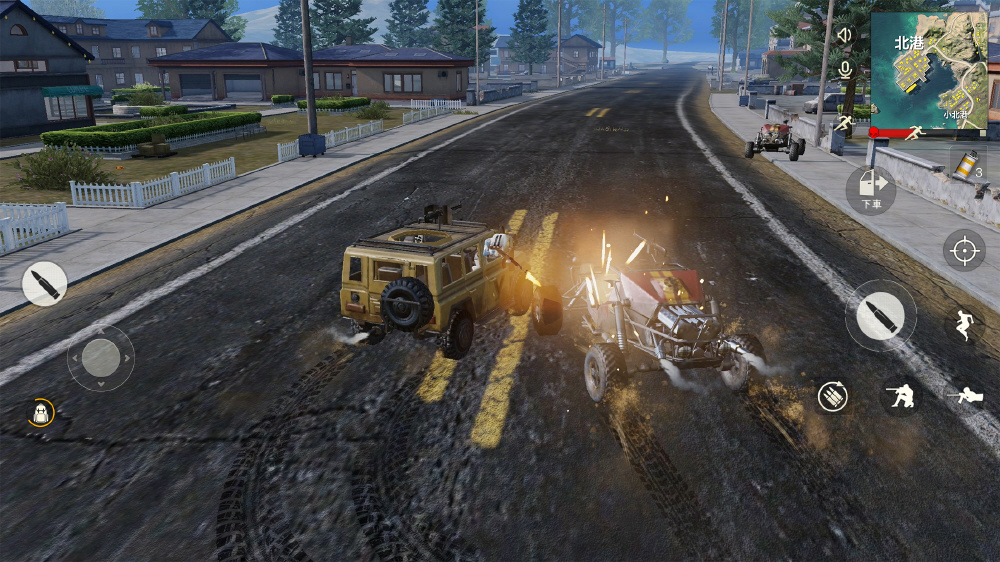
Task: Activate the crosshair aim button
Action: point(964,249)
